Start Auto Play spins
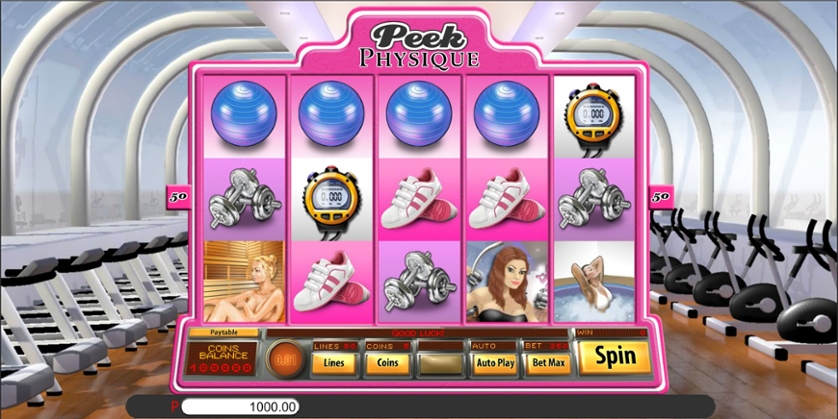Image resolution: width=838 pixels, height=419 pixels. (x=494, y=362)
